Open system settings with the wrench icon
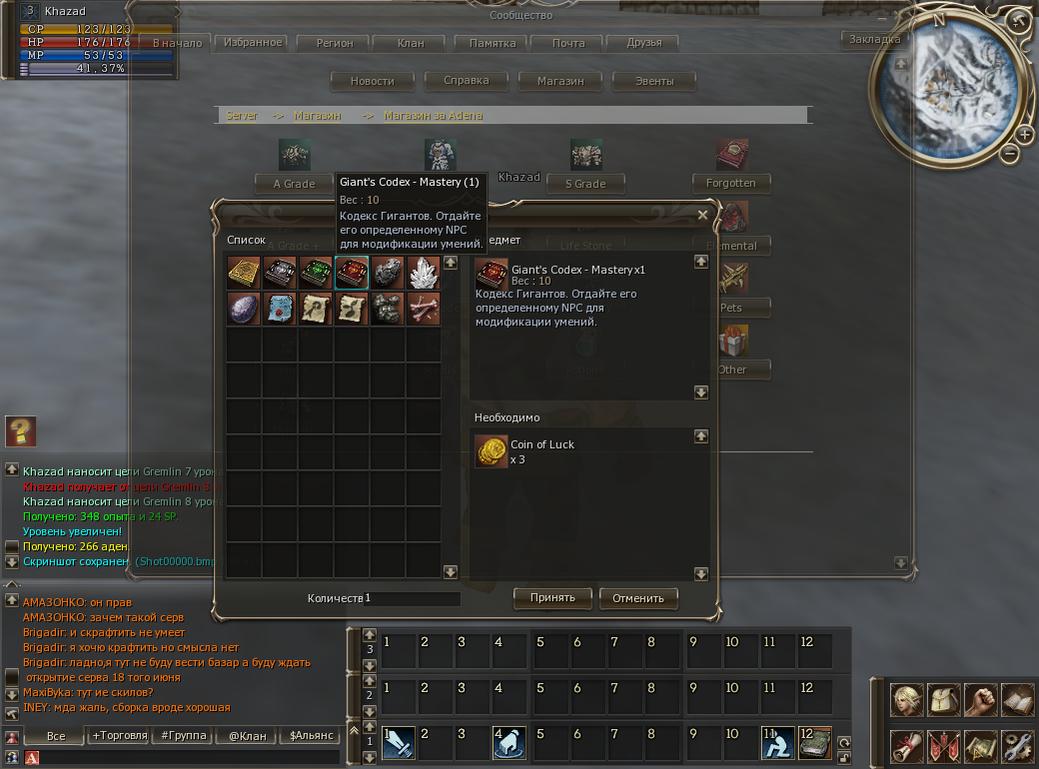This screenshot has height=769, width=1039. point(1017,746)
